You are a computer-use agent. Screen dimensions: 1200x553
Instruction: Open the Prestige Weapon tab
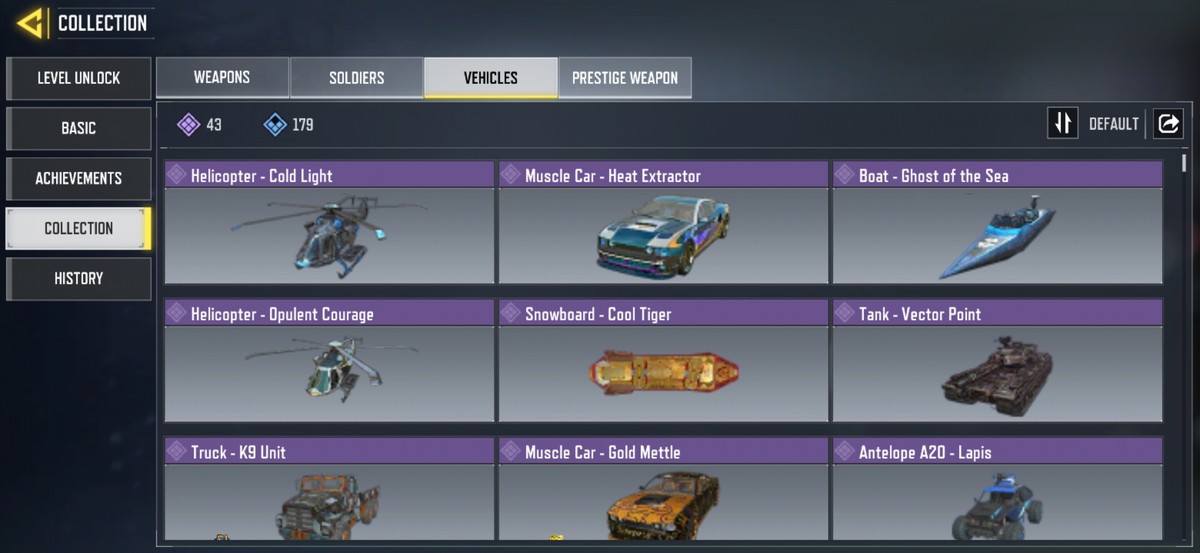pyautogui.click(x=624, y=77)
